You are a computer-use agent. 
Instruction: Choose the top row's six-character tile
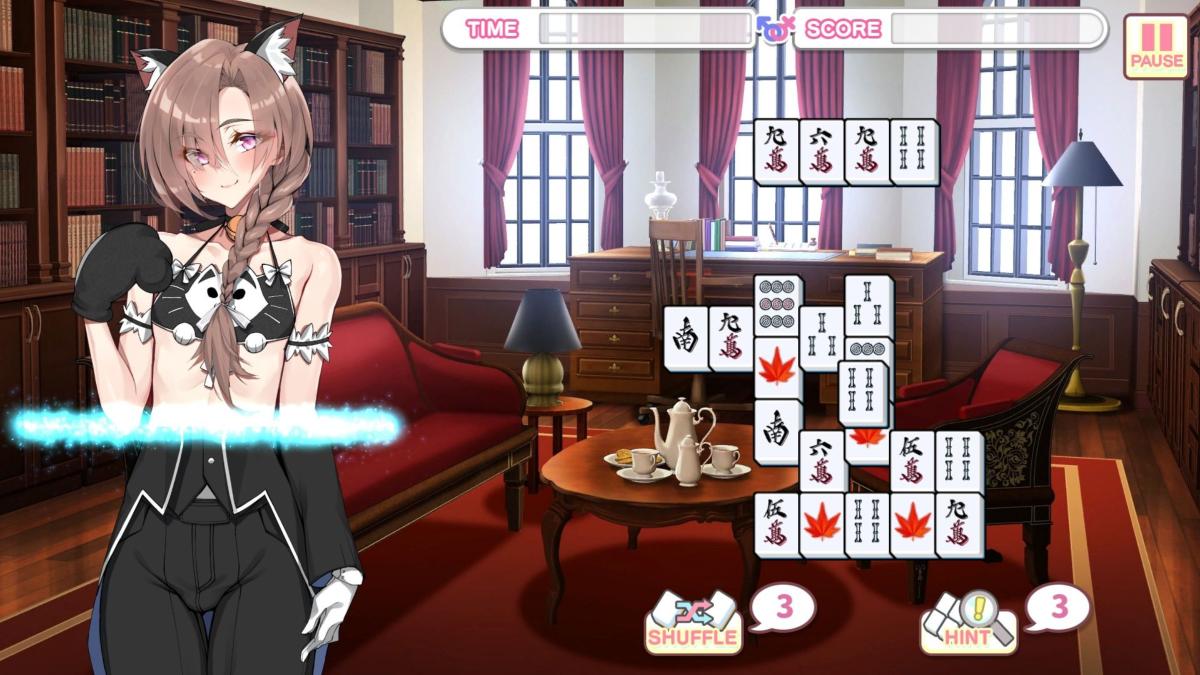click(822, 151)
